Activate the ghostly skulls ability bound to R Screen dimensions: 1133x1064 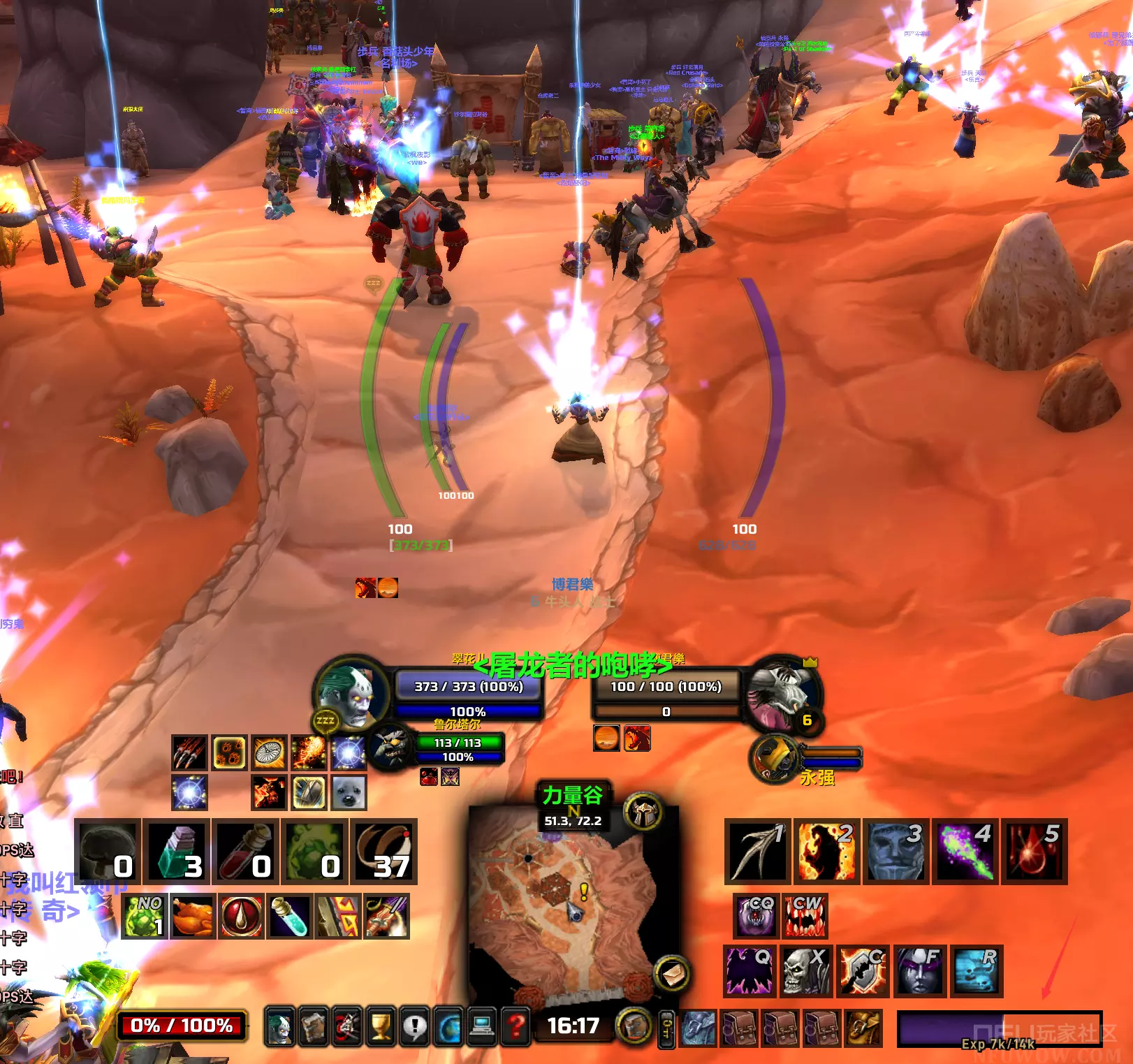pos(976,970)
